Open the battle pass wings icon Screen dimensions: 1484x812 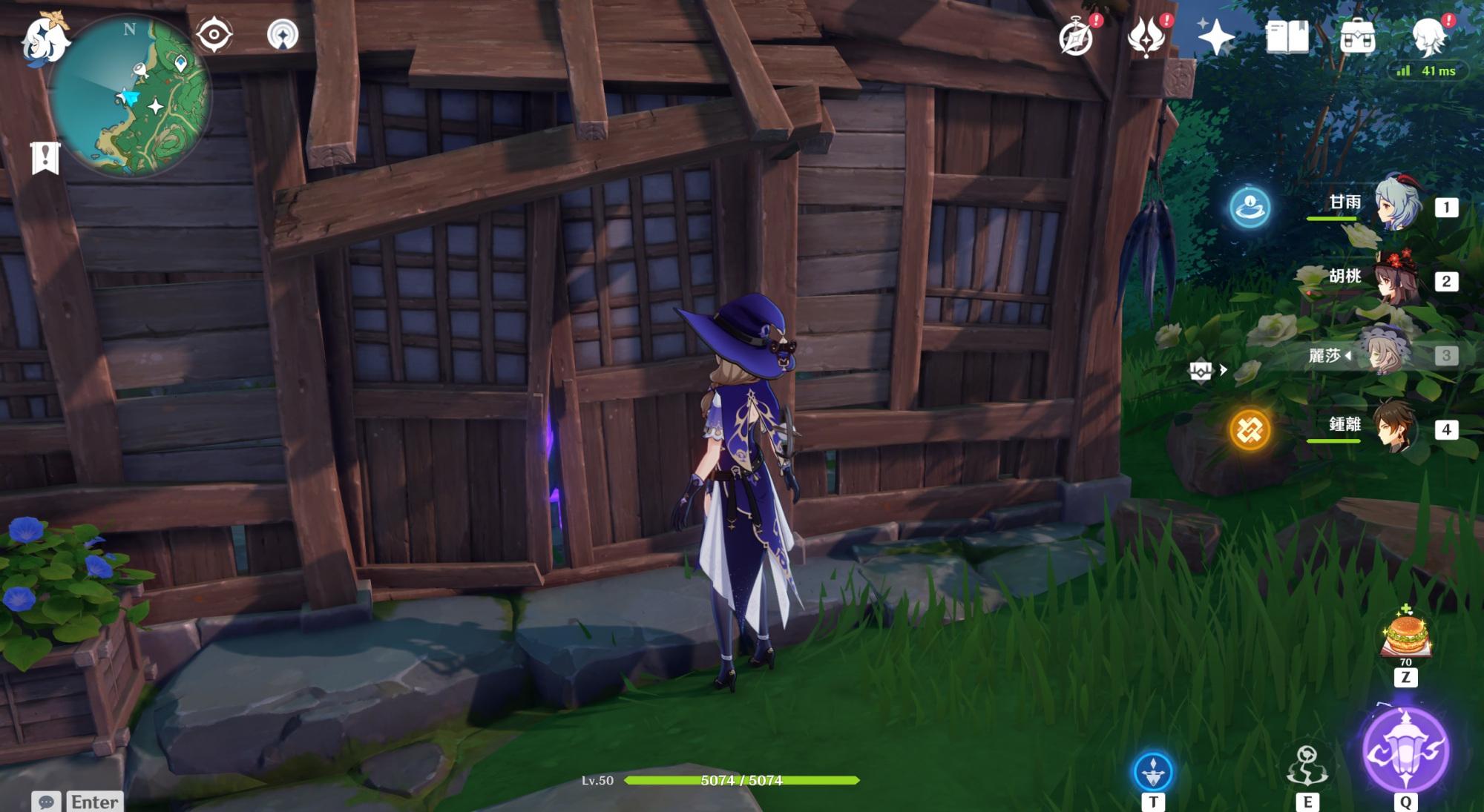tap(1145, 37)
